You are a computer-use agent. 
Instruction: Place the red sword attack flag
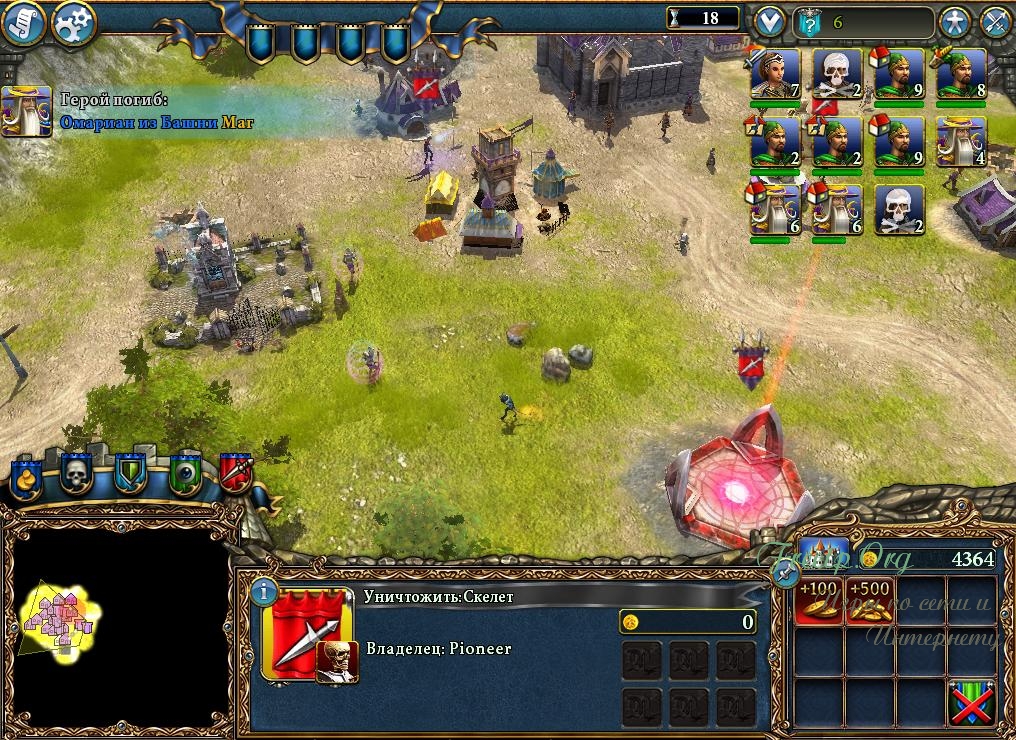pos(236,472)
